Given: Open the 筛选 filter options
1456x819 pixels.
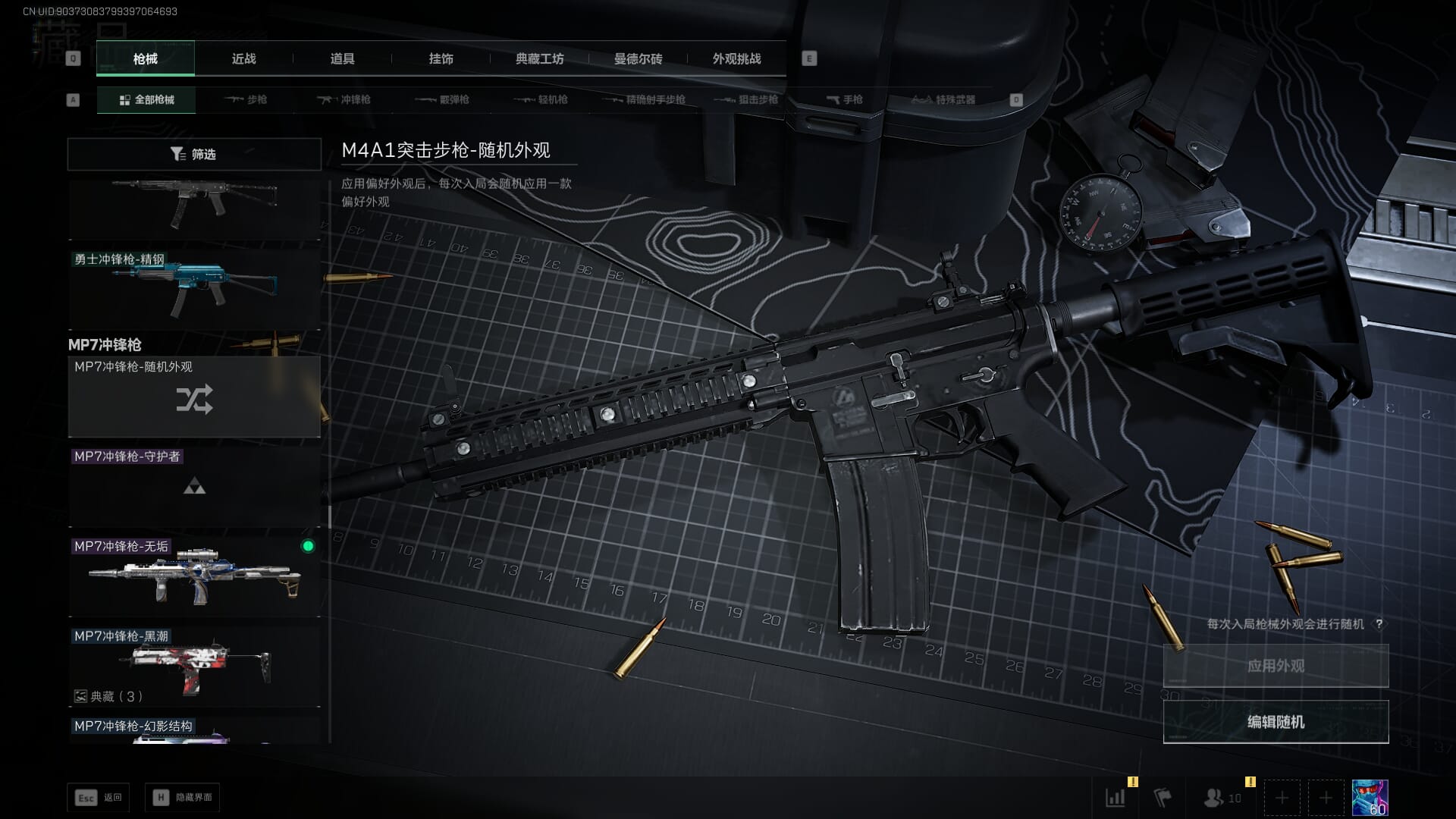Looking at the screenshot, I should click(194, 154).
